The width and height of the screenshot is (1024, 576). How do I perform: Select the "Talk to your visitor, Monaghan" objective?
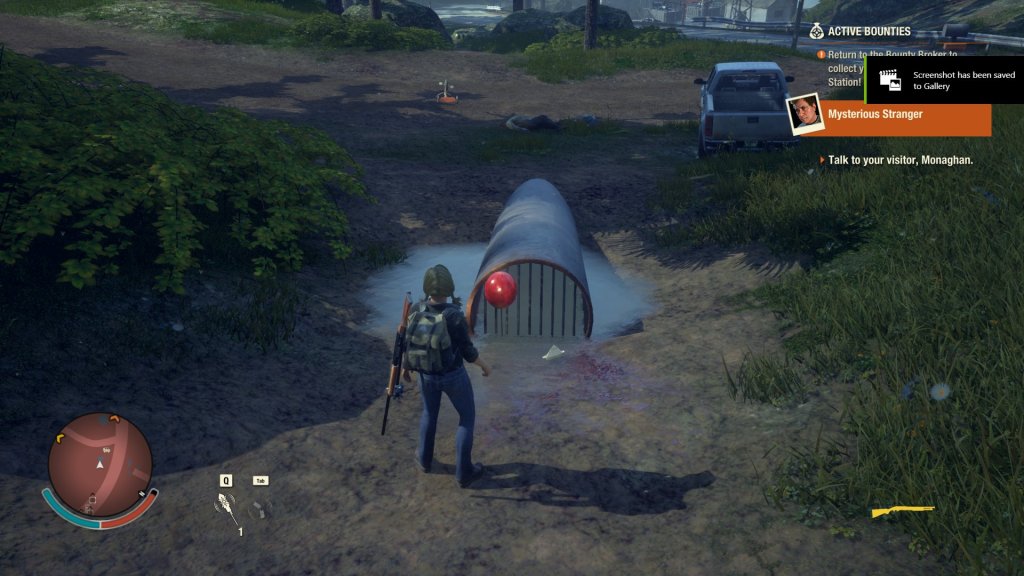pos(900,160)
